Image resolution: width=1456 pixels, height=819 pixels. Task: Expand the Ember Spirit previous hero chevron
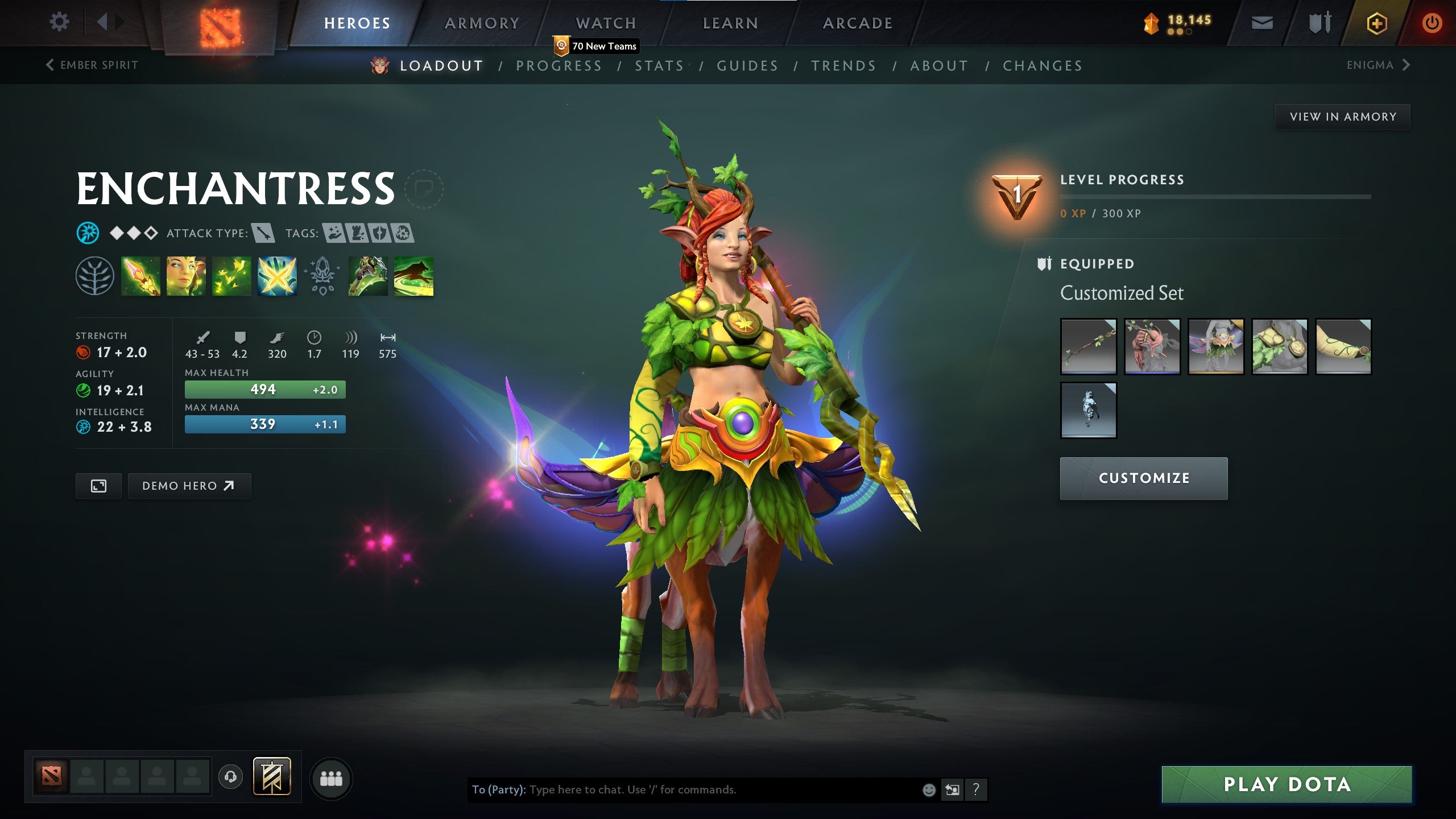(x=50, y=65)
